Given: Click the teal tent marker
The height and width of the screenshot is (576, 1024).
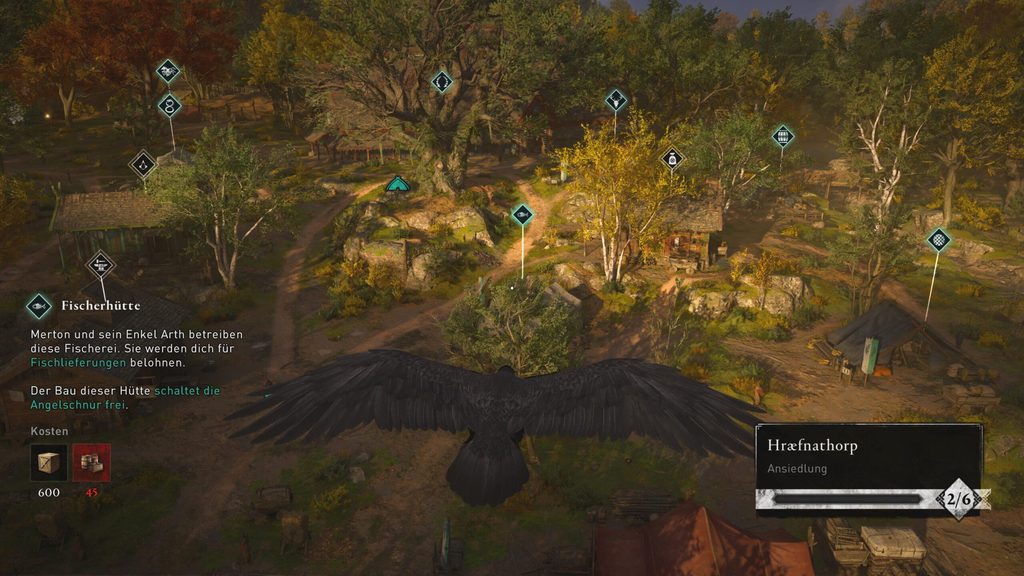Looking at the screenshot, I should 398,183.
